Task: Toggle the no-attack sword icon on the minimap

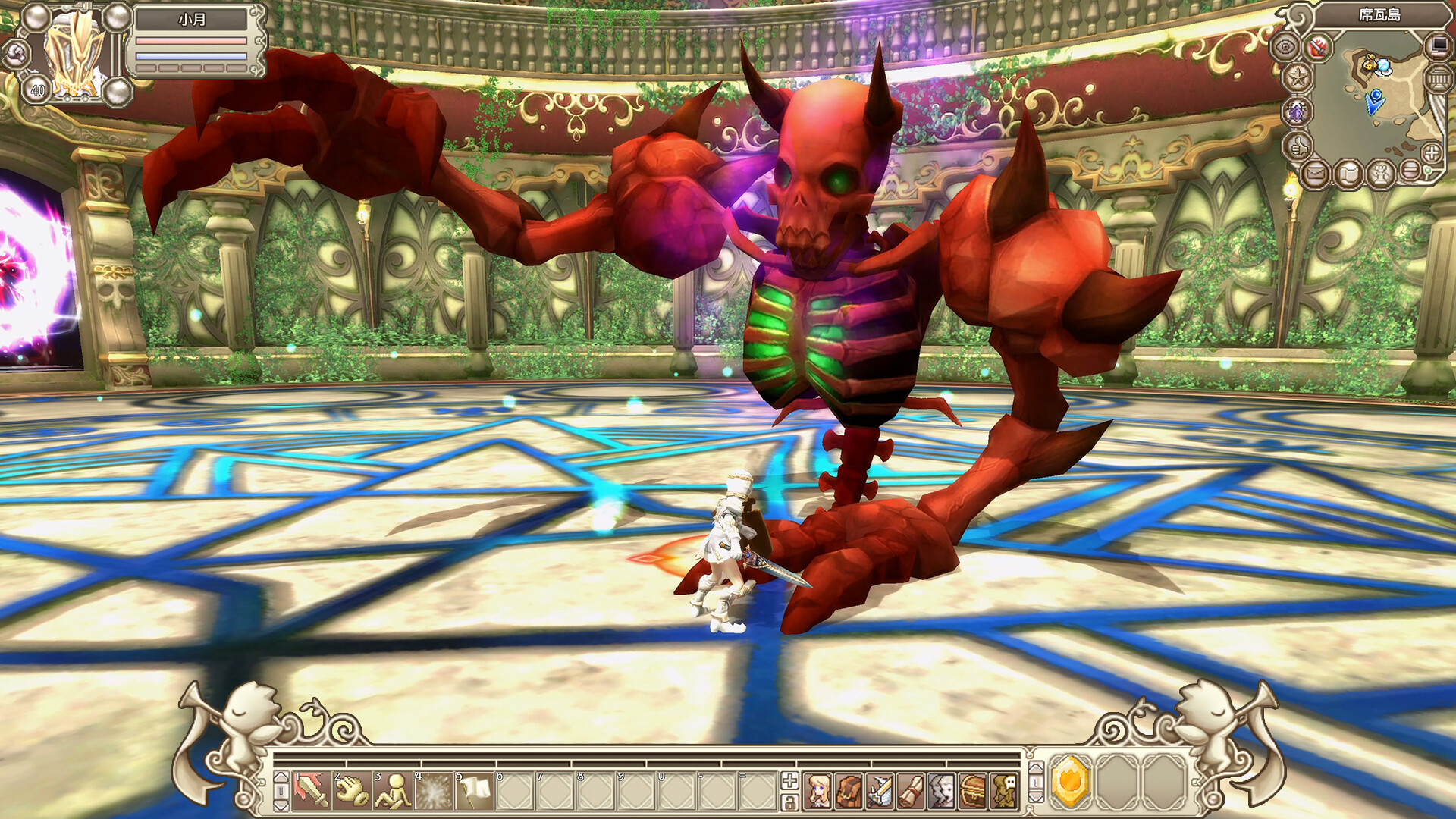Action: pos(1317,48)
